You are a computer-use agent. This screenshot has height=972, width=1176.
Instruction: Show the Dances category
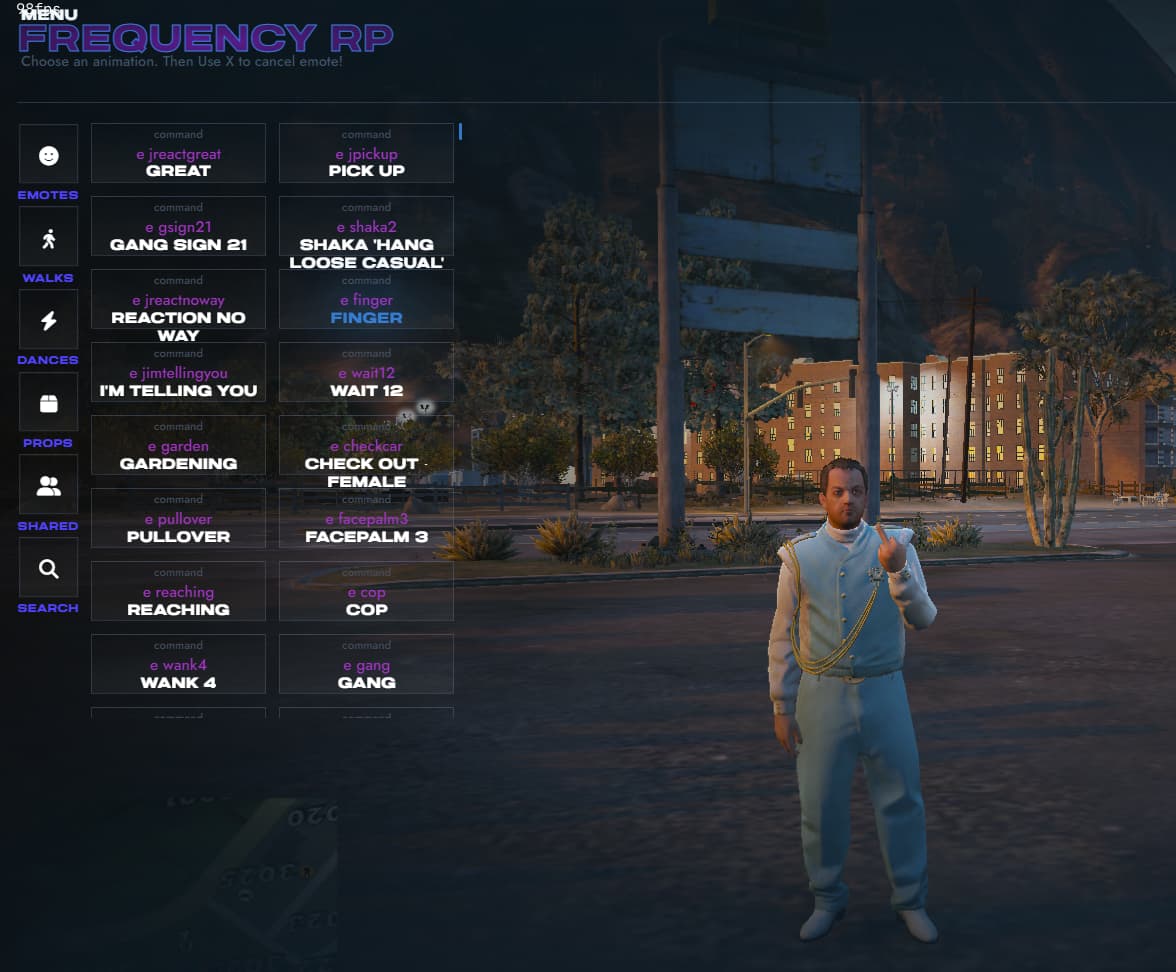coord(48,320)
